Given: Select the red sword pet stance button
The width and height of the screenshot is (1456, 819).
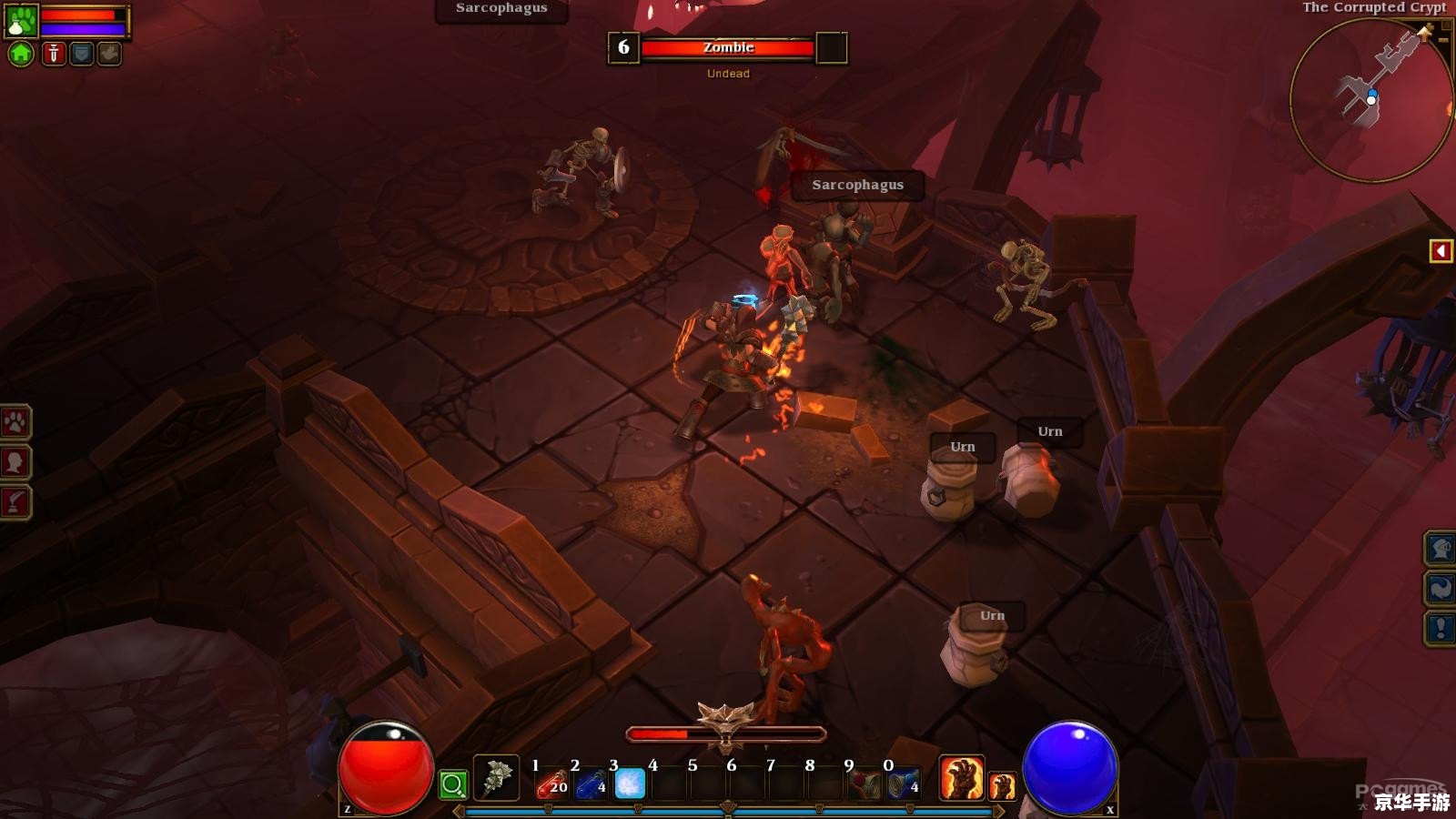Looking at the screenshot, I should click(54, 54).
